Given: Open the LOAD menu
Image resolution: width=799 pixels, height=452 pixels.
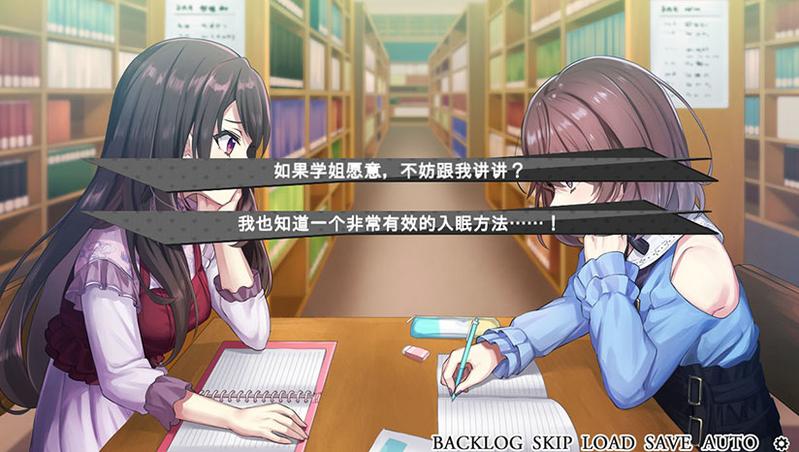Looking at the screenshot, I should tap(608, 442).
